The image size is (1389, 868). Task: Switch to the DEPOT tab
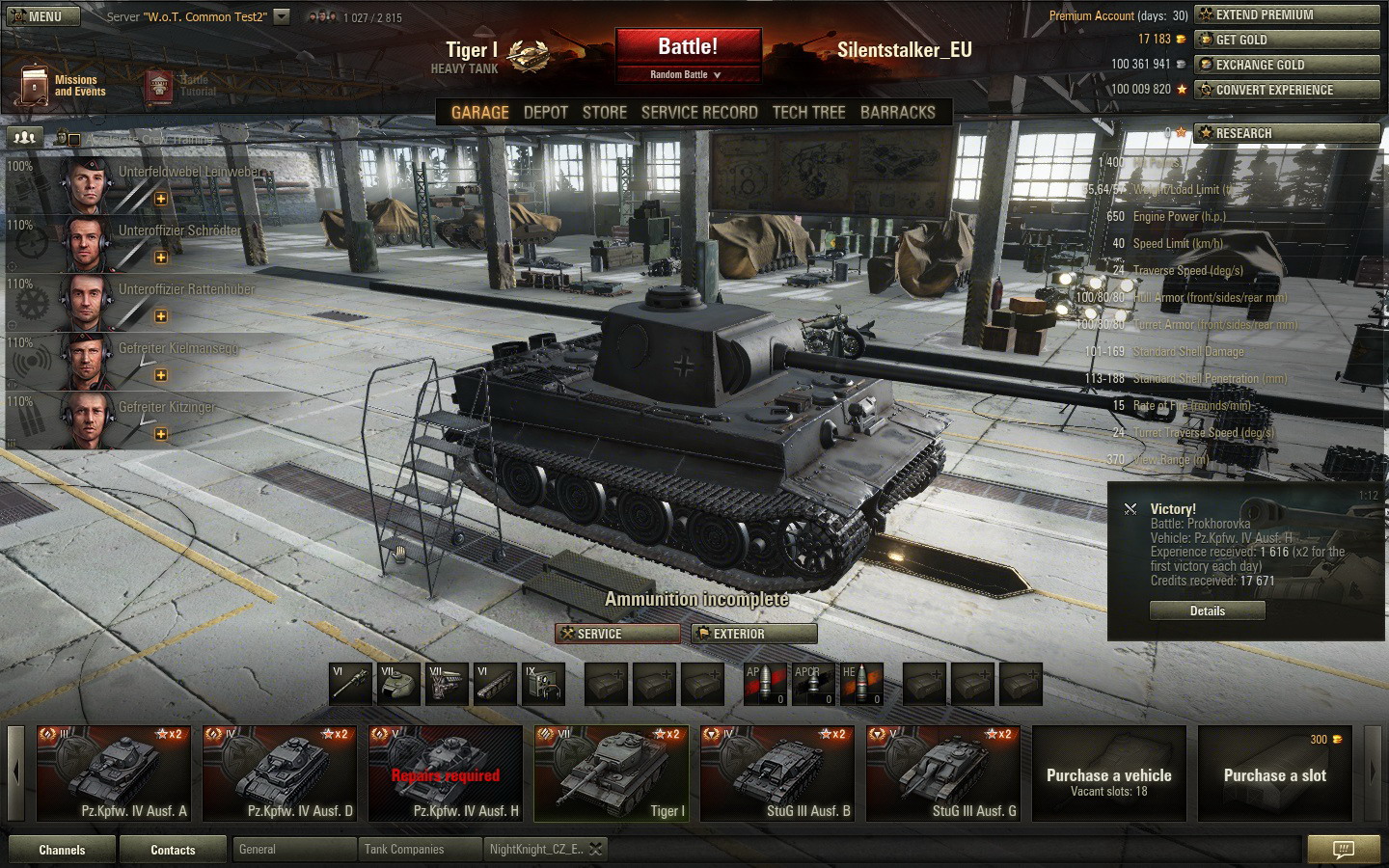pos(545,113)
